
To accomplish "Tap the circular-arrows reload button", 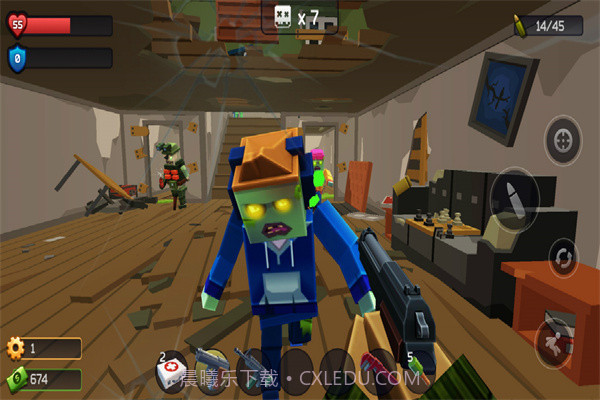I will 563,256.
